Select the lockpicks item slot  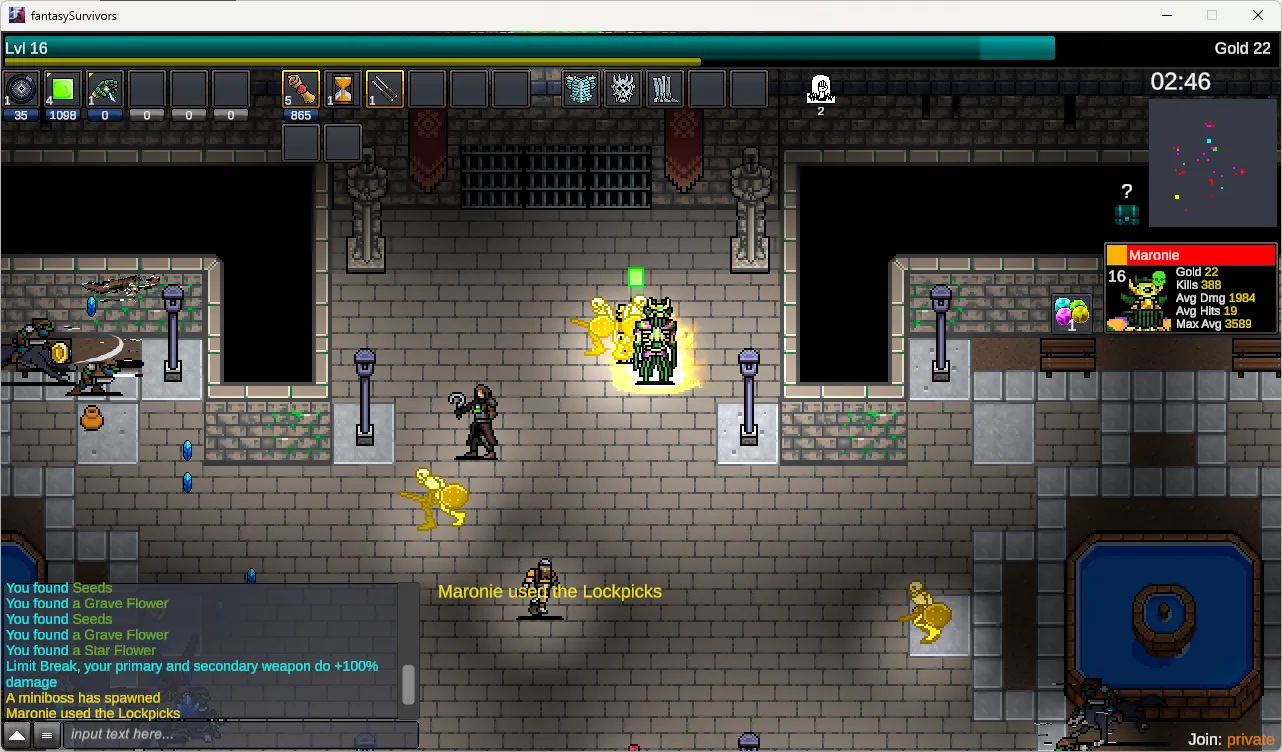pyautogui.click(x=385, y=89)
